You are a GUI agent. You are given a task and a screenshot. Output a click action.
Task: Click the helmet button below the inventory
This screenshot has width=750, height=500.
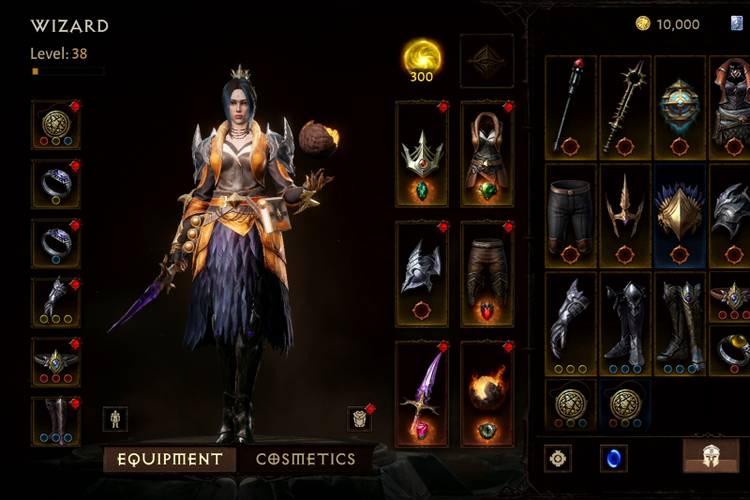(x=711, y=456)
